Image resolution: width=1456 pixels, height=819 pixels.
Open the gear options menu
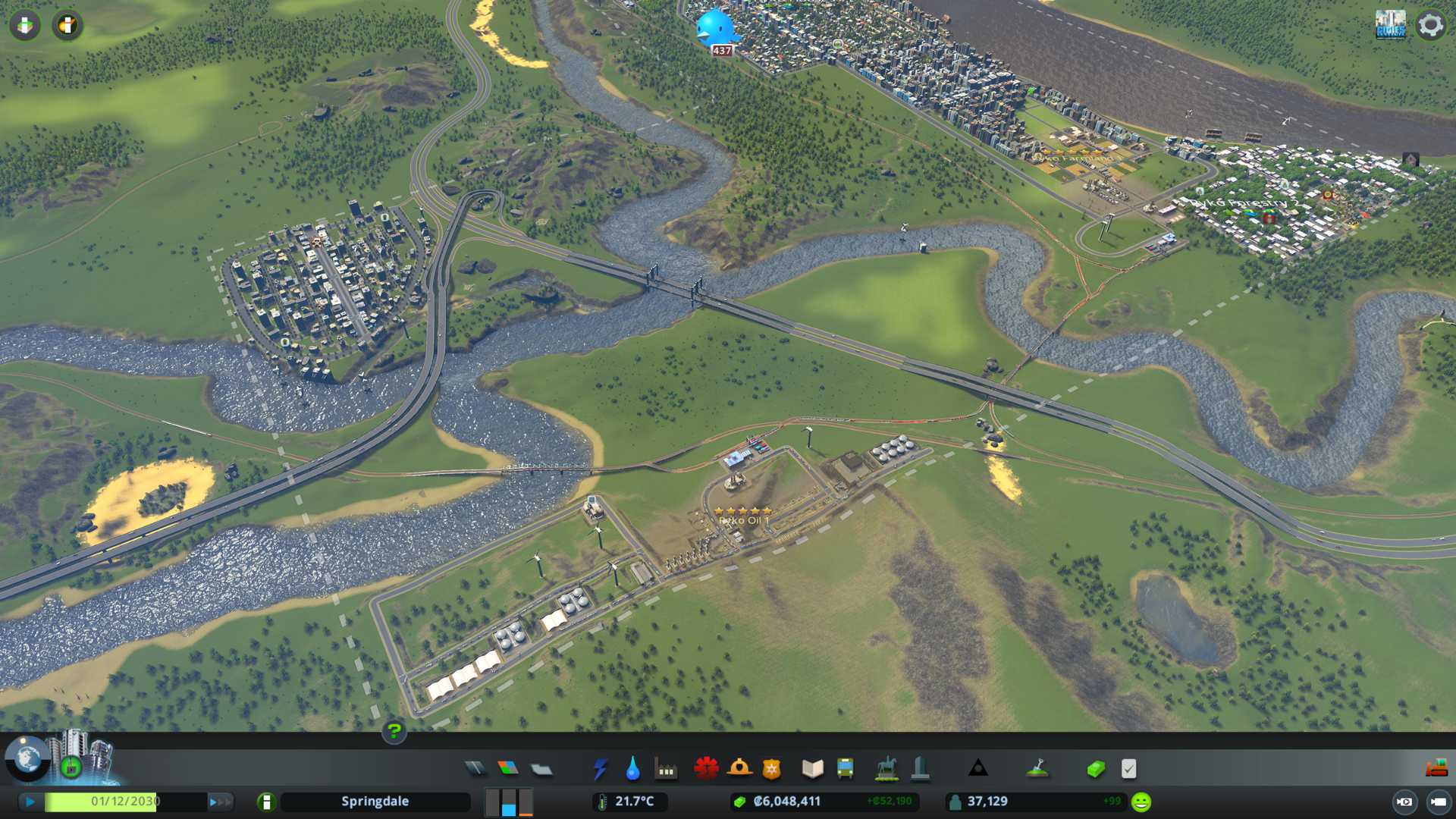click(x=1430, y=25)
